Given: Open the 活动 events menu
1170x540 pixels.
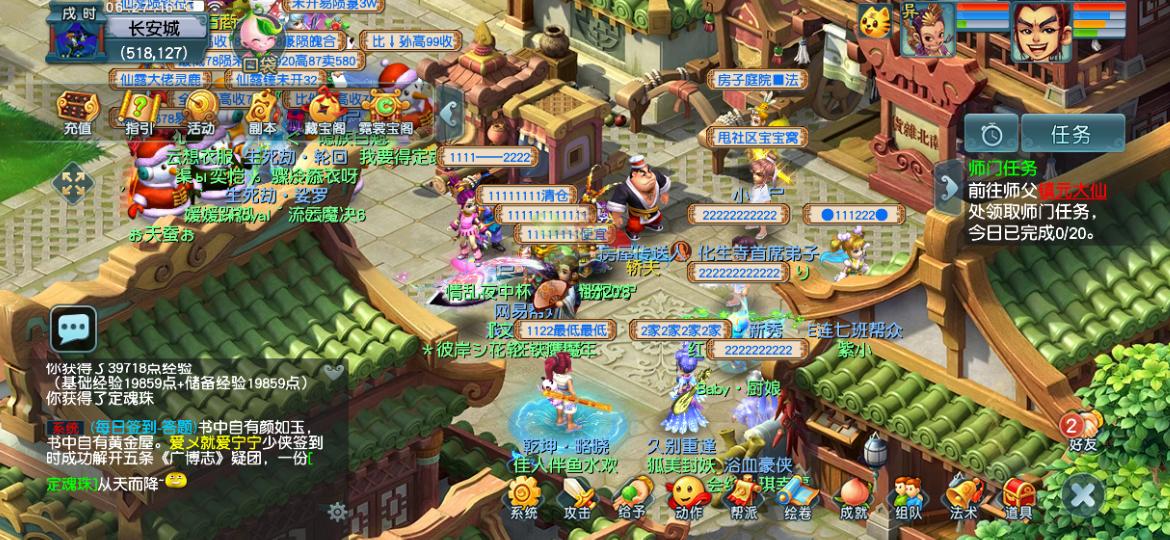Looking at the screenshot, I should click(x=200, y=109).
